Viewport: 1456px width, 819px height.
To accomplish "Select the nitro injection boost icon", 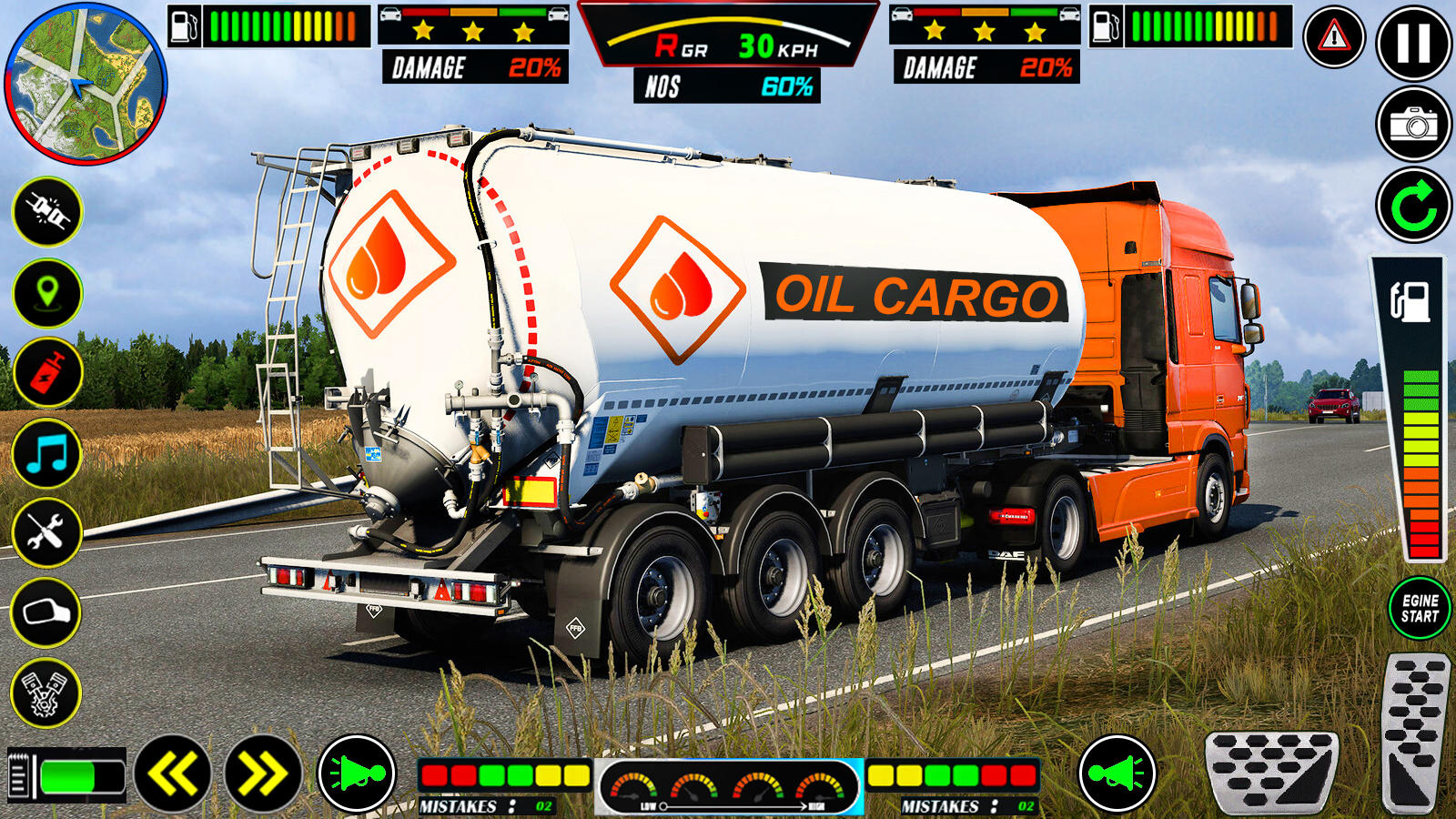I will [x=47, y=373].
